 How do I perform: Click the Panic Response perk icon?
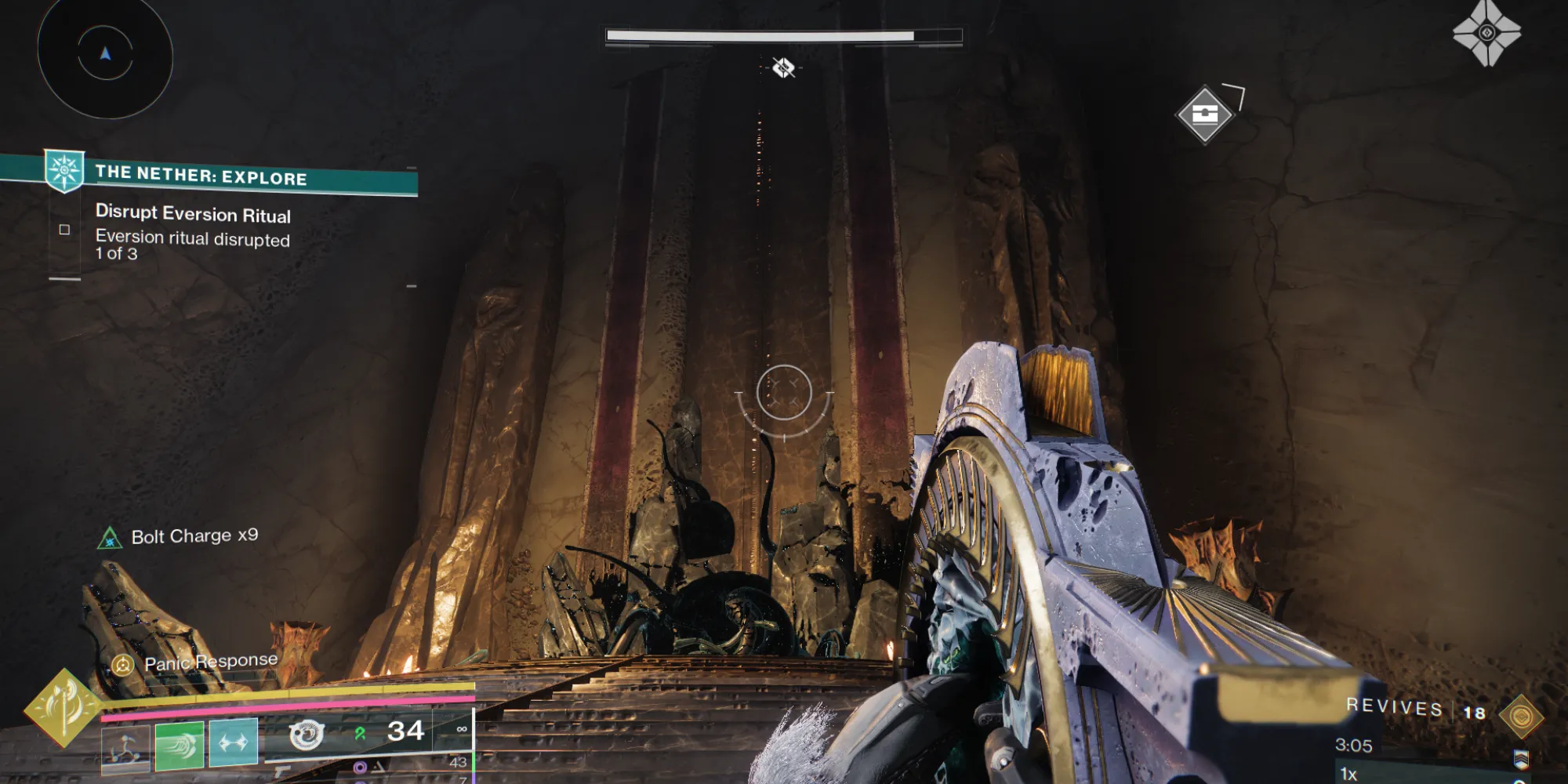tap(123, 666)
